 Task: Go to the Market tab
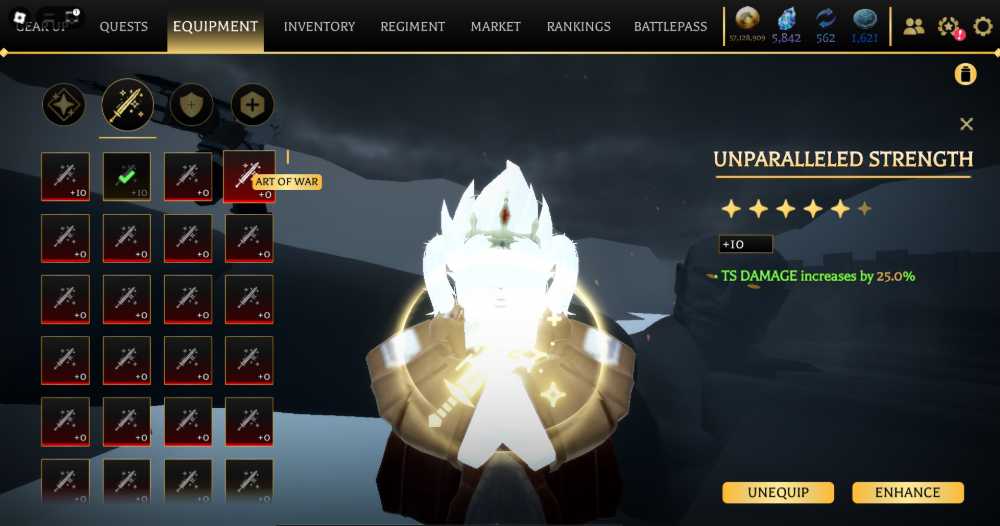[x=496, y=27]
